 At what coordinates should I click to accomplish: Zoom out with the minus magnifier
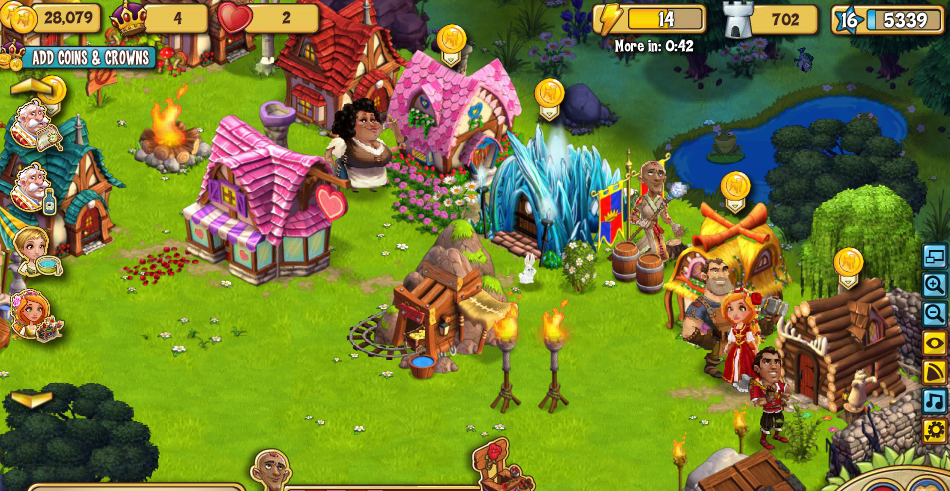(x=934, y=314)
